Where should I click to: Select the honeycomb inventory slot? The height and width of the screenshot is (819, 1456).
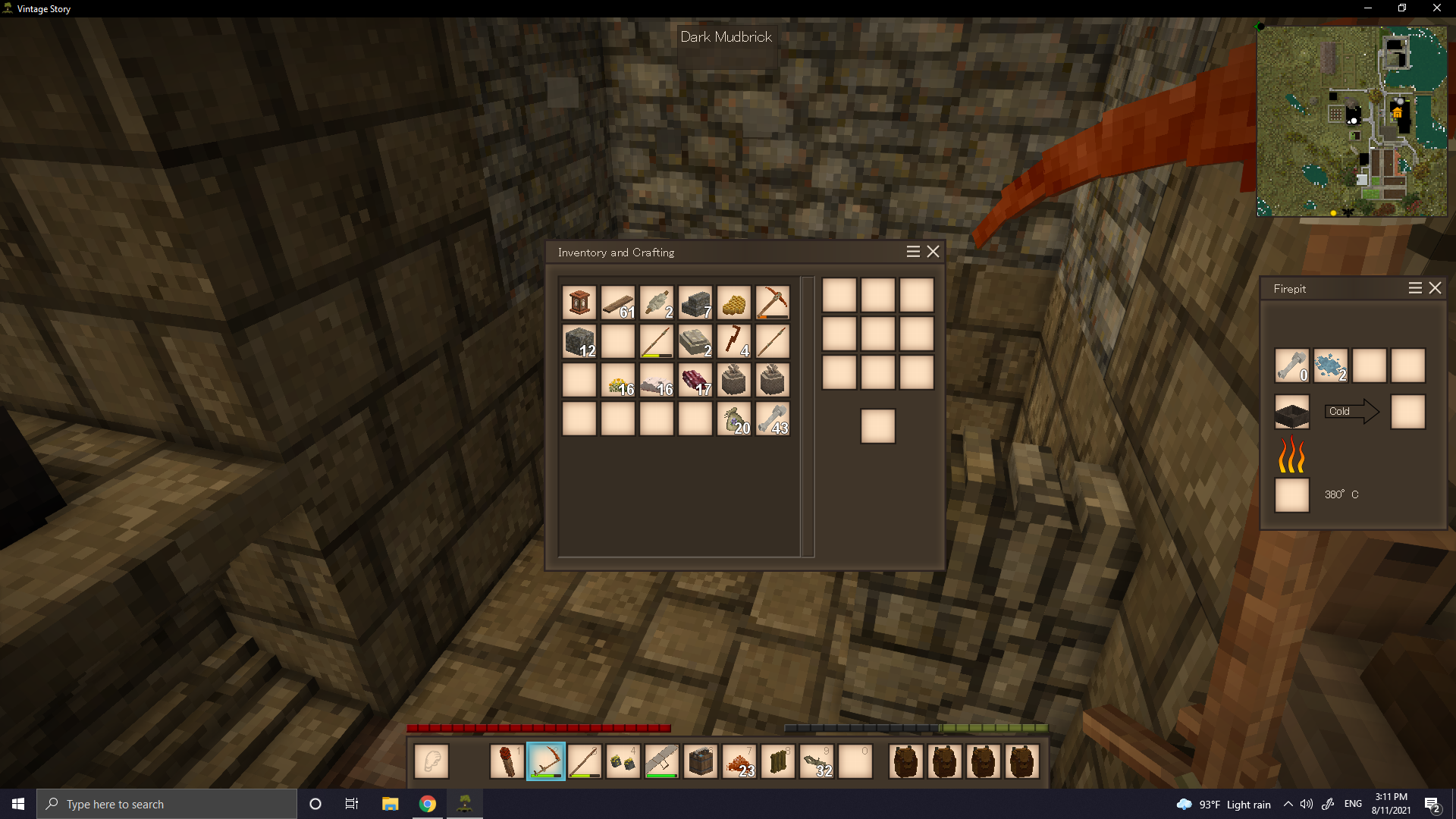[x=733, y=303]
